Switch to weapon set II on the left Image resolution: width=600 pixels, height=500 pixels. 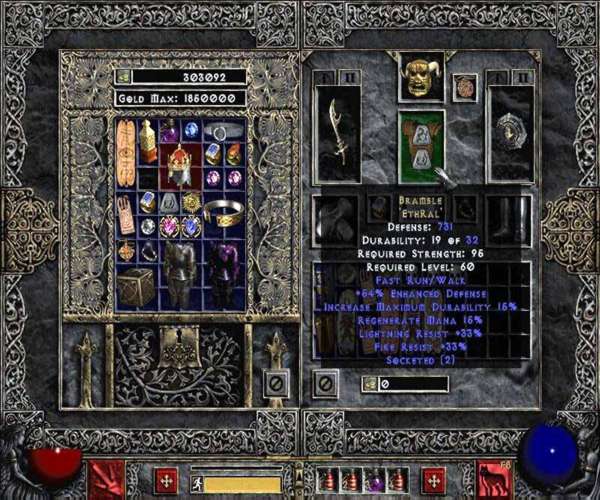click(x=347, y=76)
